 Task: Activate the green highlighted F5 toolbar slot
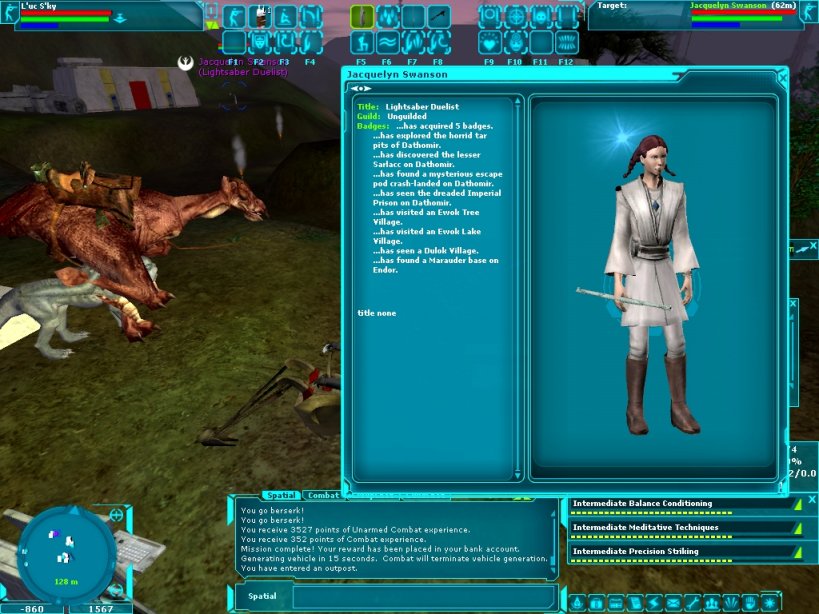[361, 17]
